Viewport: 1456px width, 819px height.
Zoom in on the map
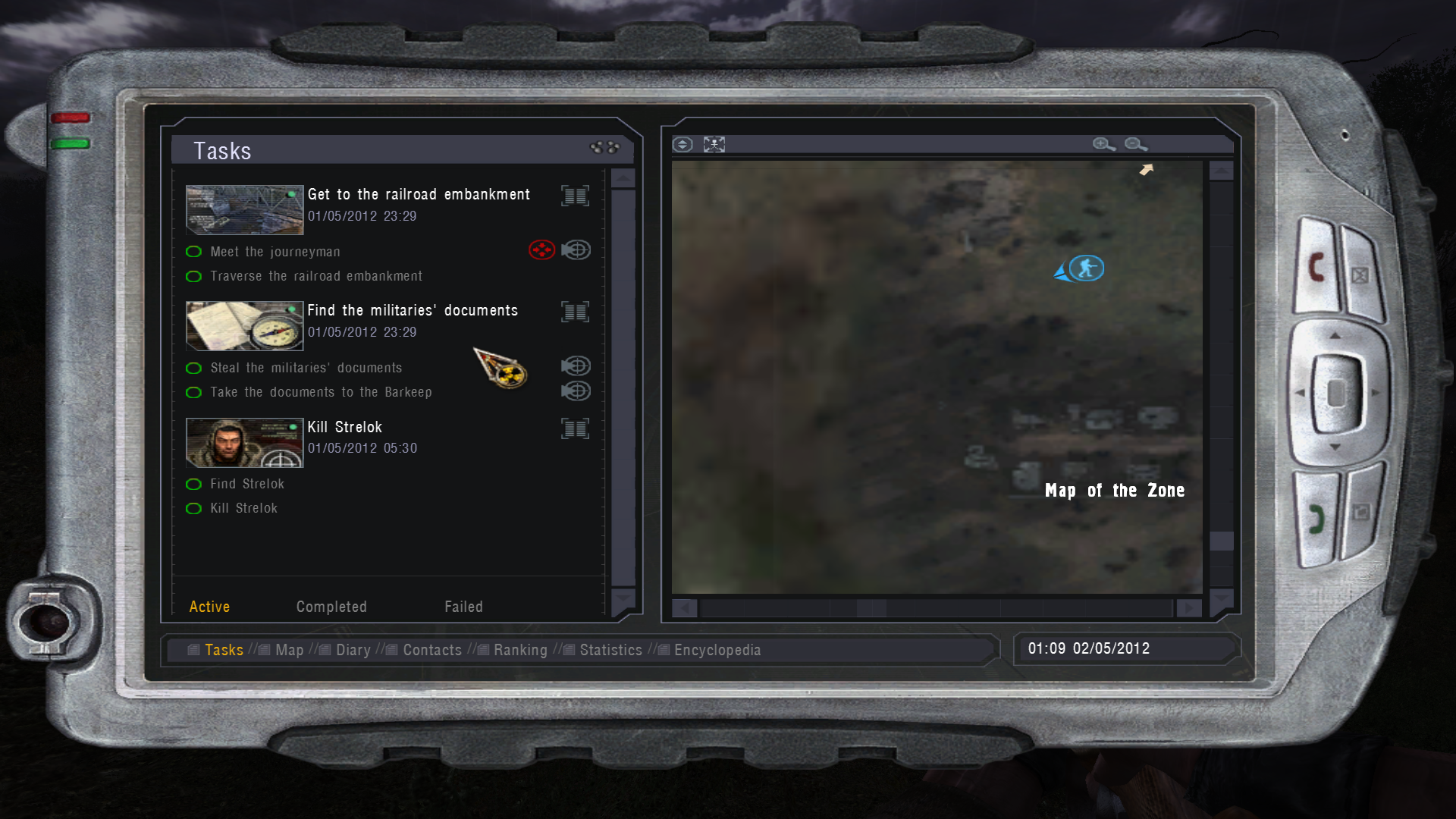(x=1103, y=144)
